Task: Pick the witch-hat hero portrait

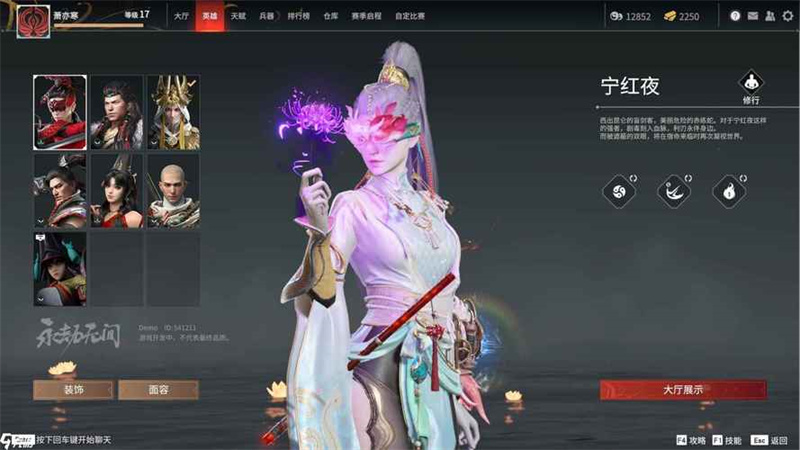Action: [60, 268]
